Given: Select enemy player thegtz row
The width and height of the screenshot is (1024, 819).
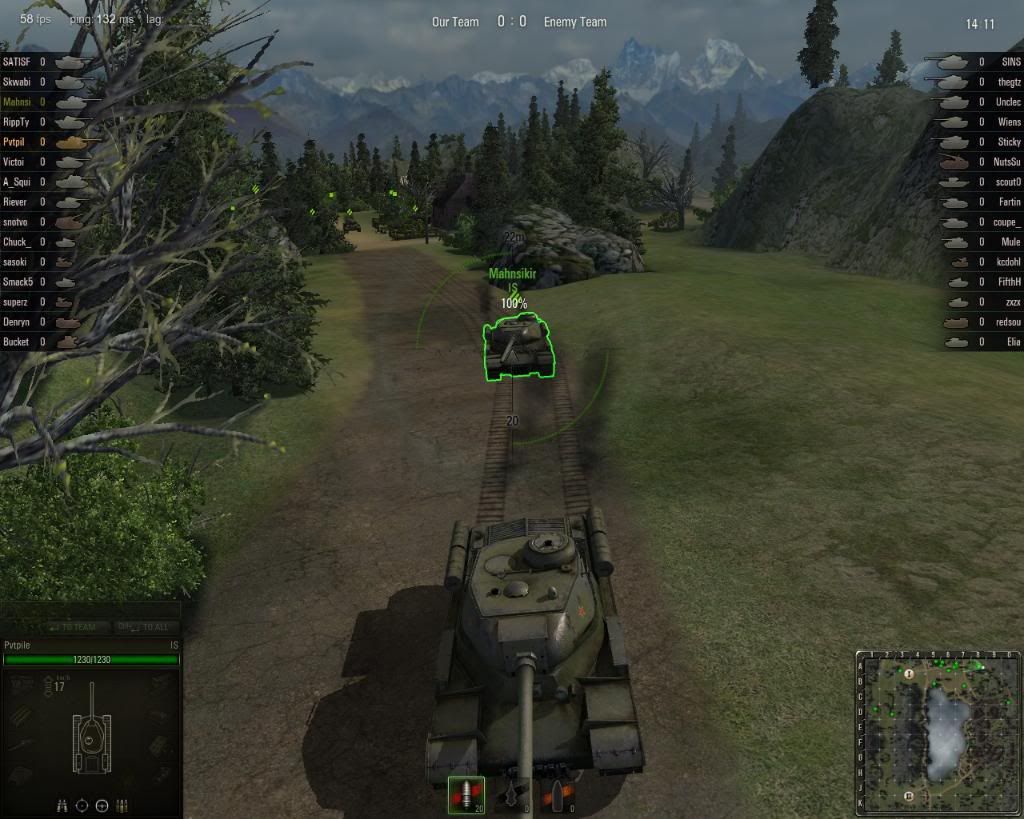Looking at the screenshot, I should pyautogui.click(x=1008, y=82).
